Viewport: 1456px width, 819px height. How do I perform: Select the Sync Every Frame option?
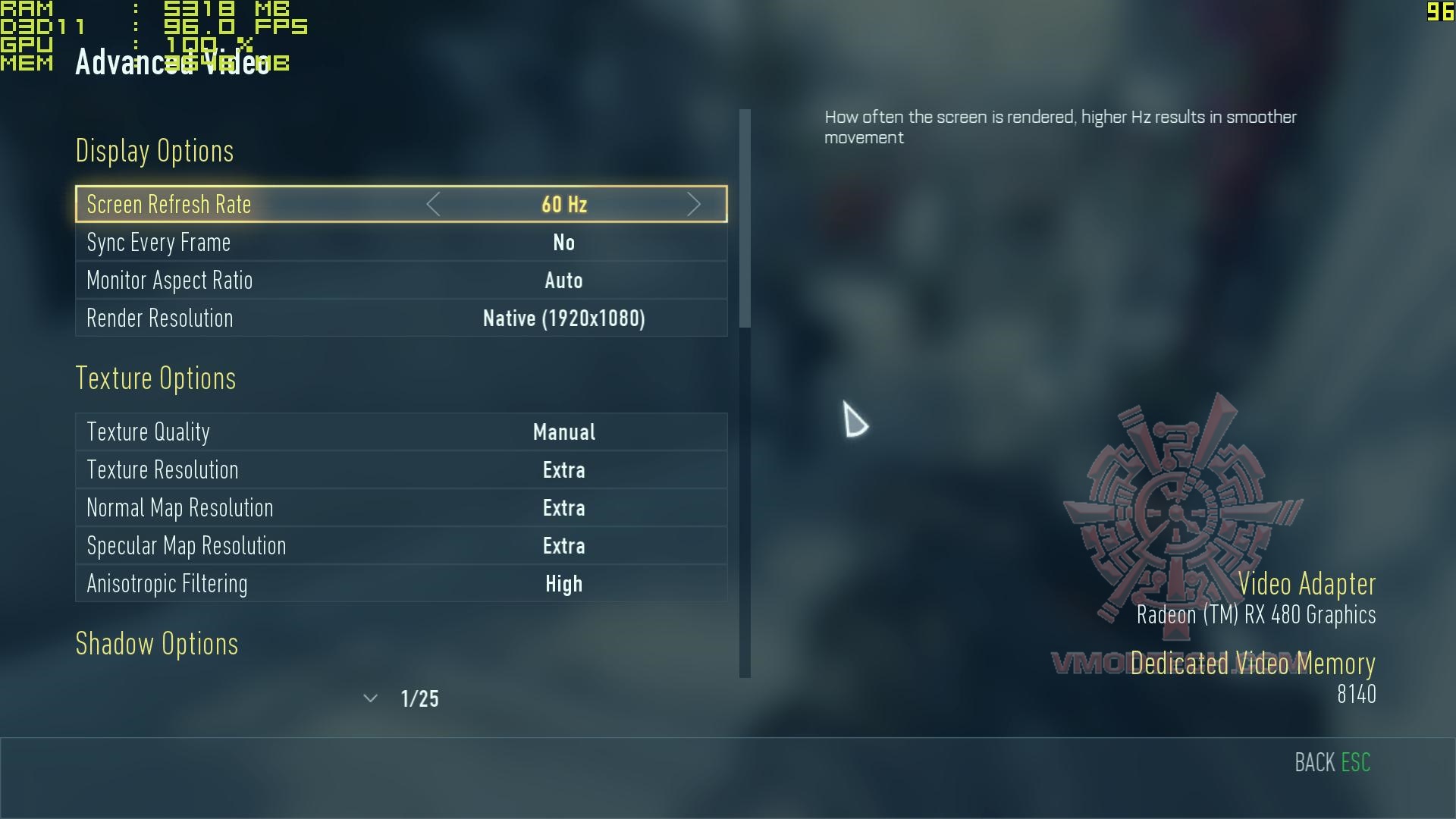pyautogui.click(x=400, y=243)
